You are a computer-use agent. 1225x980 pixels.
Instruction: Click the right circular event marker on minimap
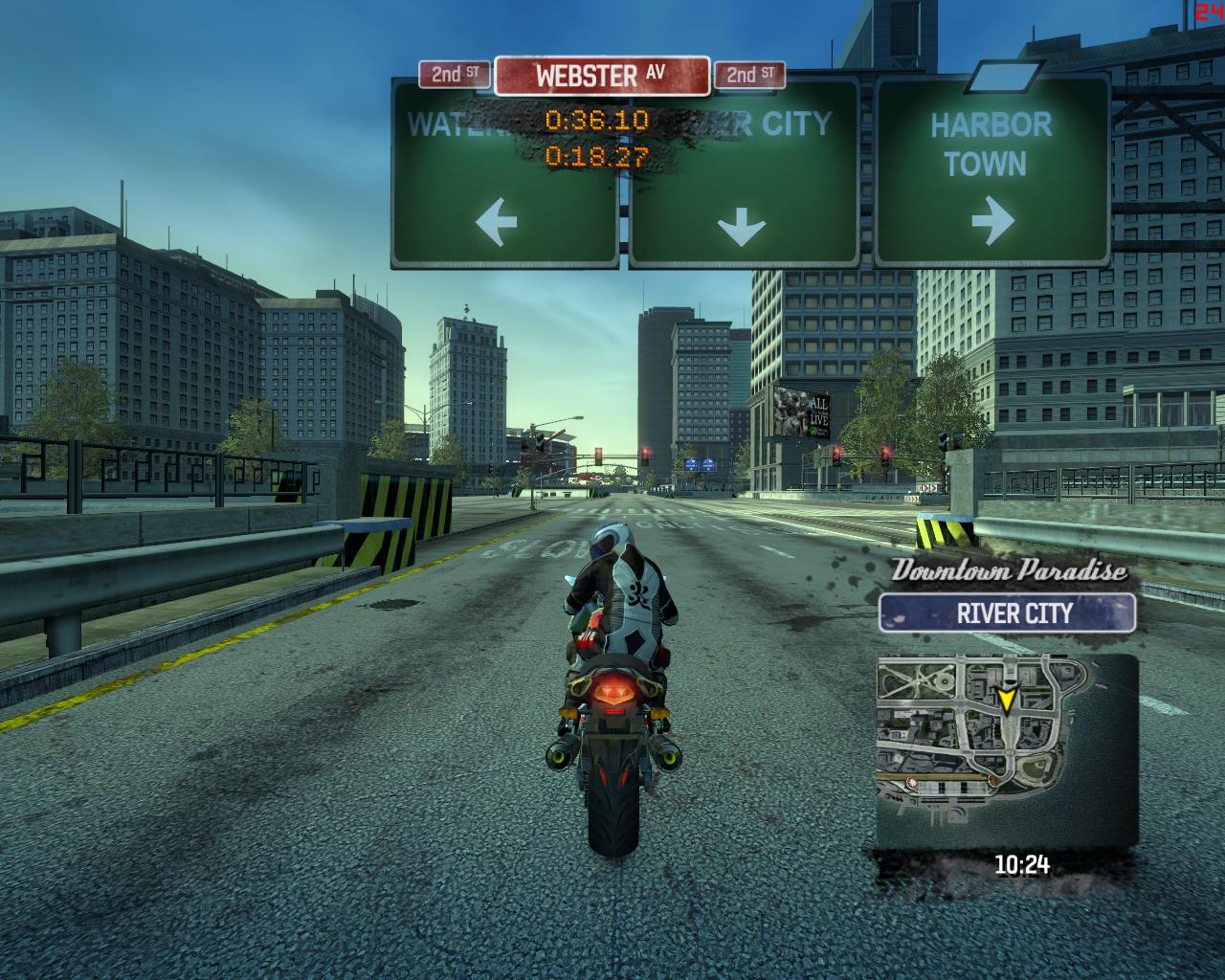click(991, 782)
